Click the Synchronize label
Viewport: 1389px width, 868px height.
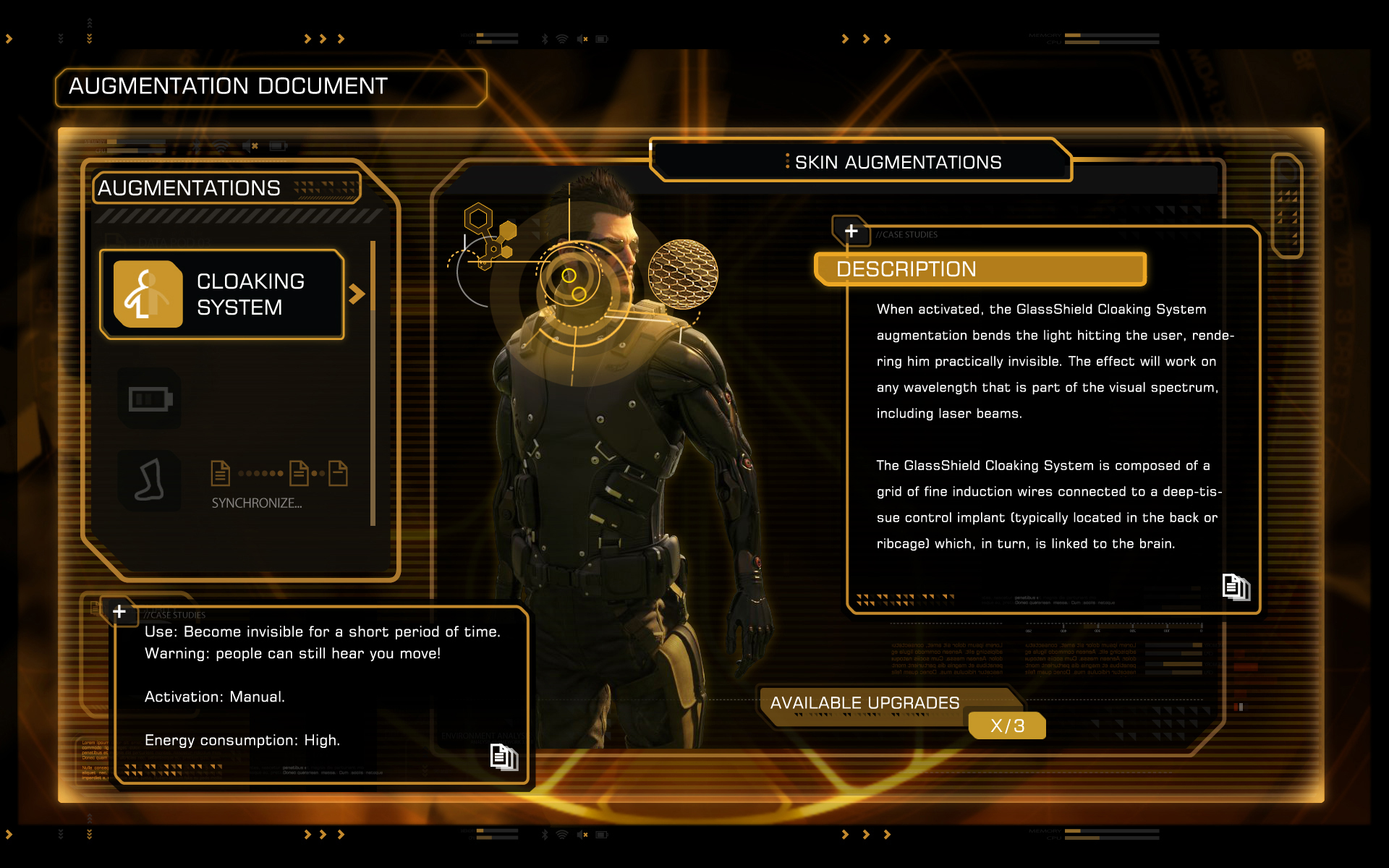point(257,503)
